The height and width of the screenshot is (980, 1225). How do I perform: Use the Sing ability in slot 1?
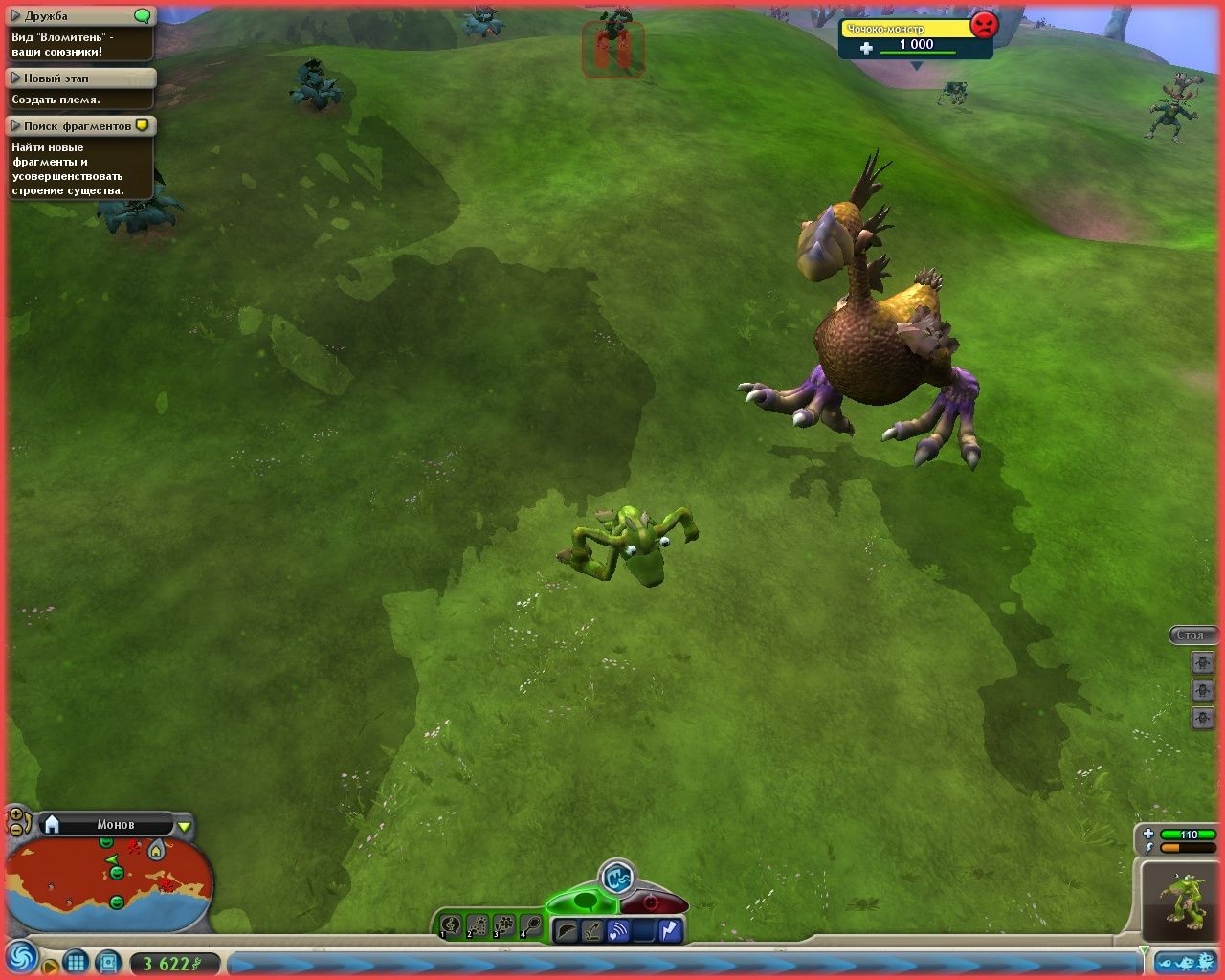pyautogui.click(x=450, y=926)
